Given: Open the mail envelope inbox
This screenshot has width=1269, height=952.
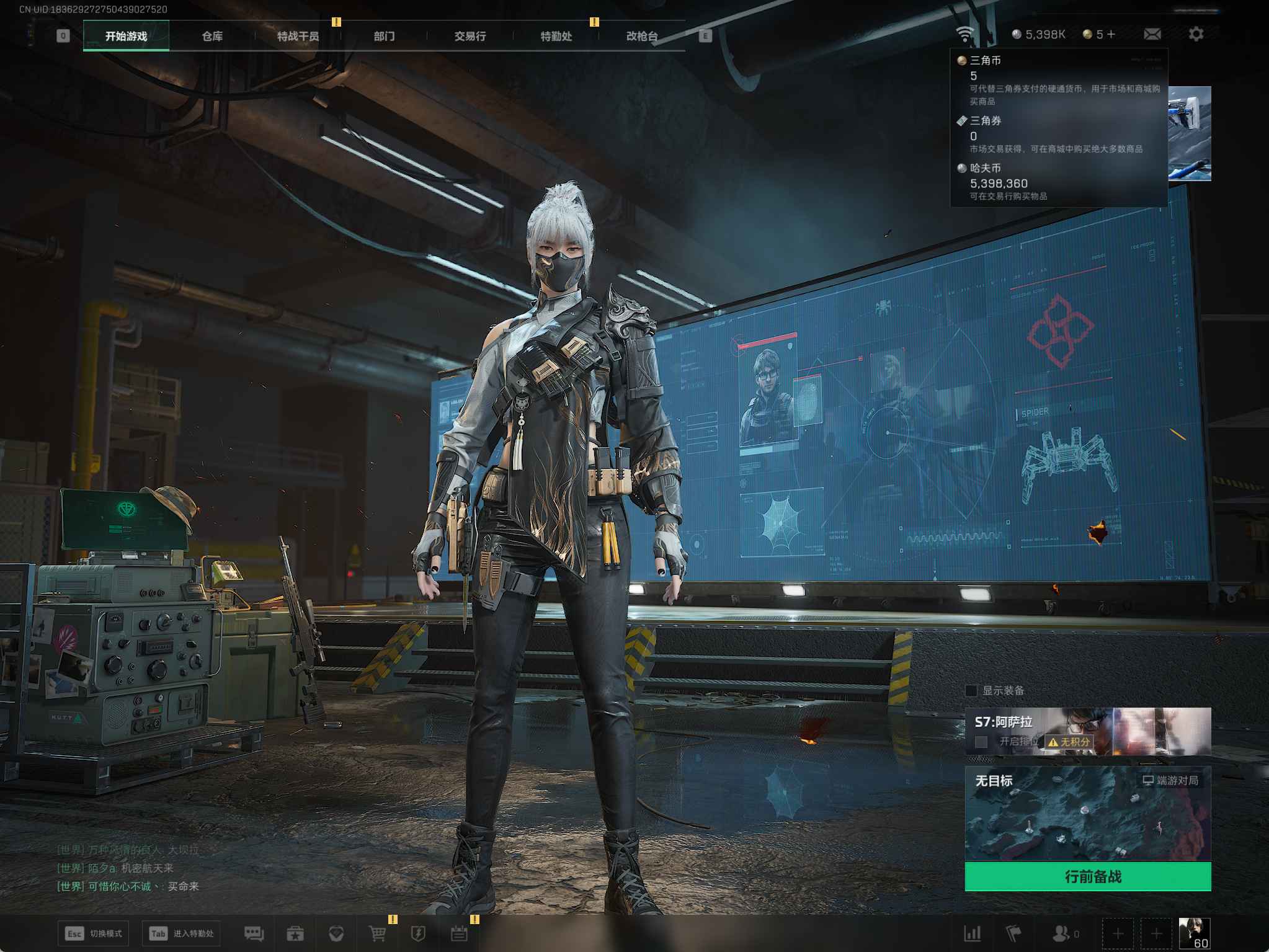Looking at the screenshot, I should pos(1152,34).
